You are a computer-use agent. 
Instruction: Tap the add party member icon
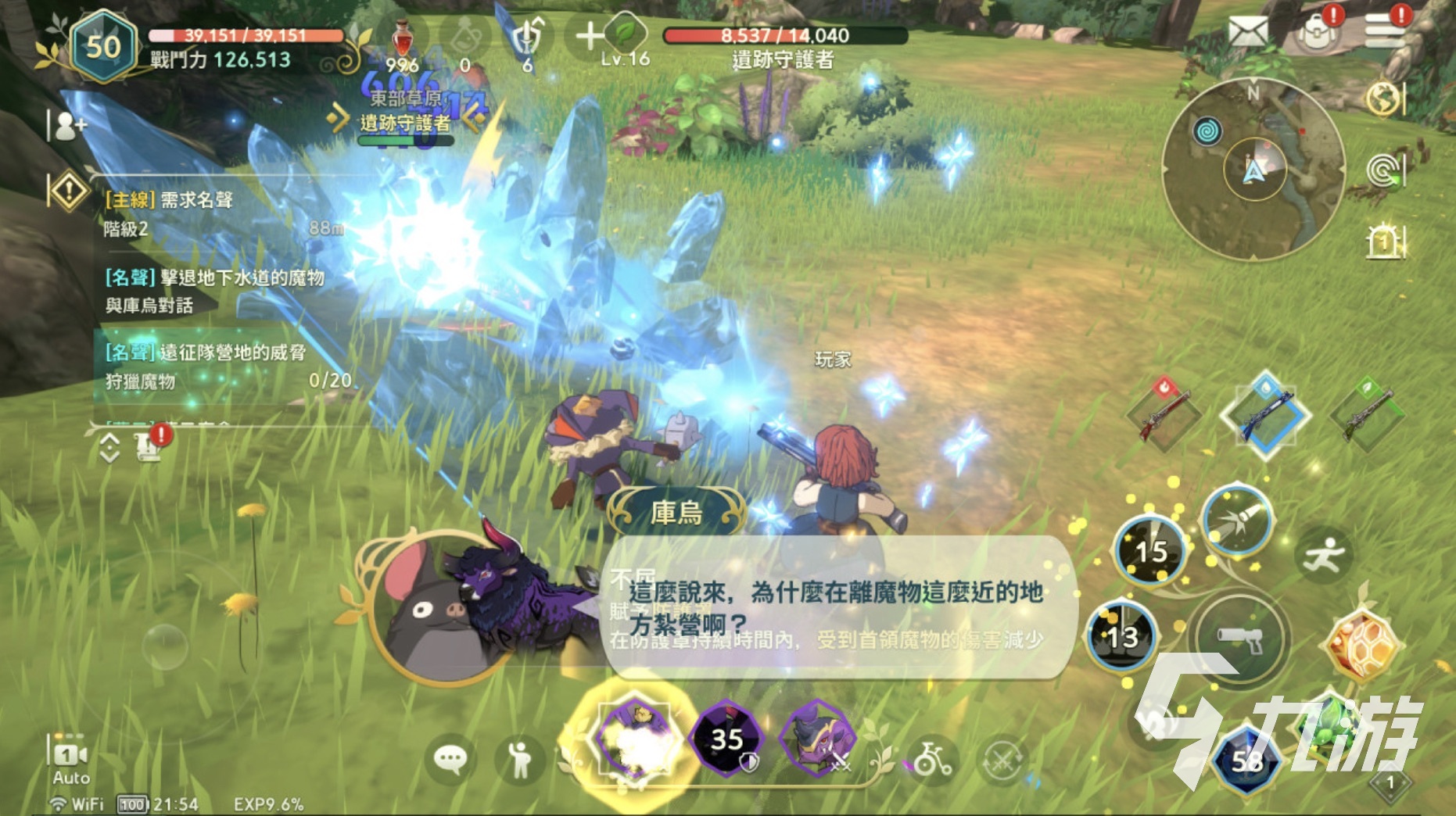click(x=67, y=125)
